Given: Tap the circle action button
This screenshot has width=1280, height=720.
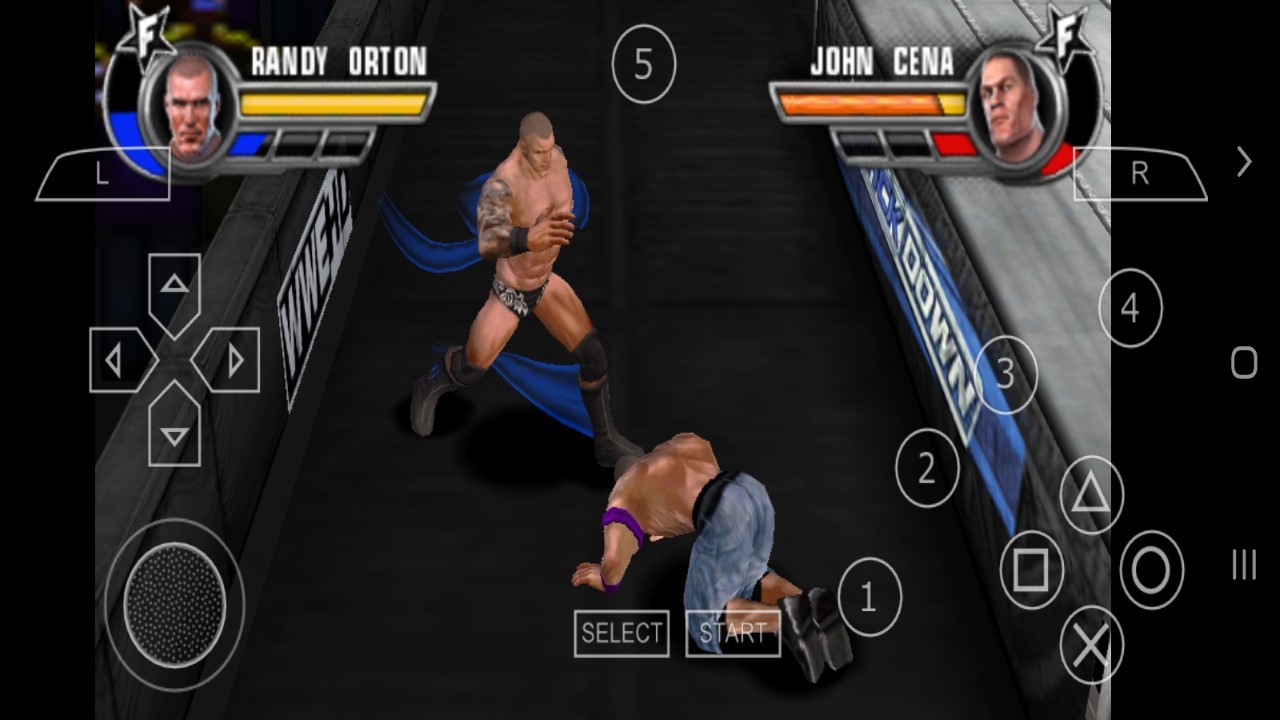Looking at the screenshot, I should [1151, 571].
